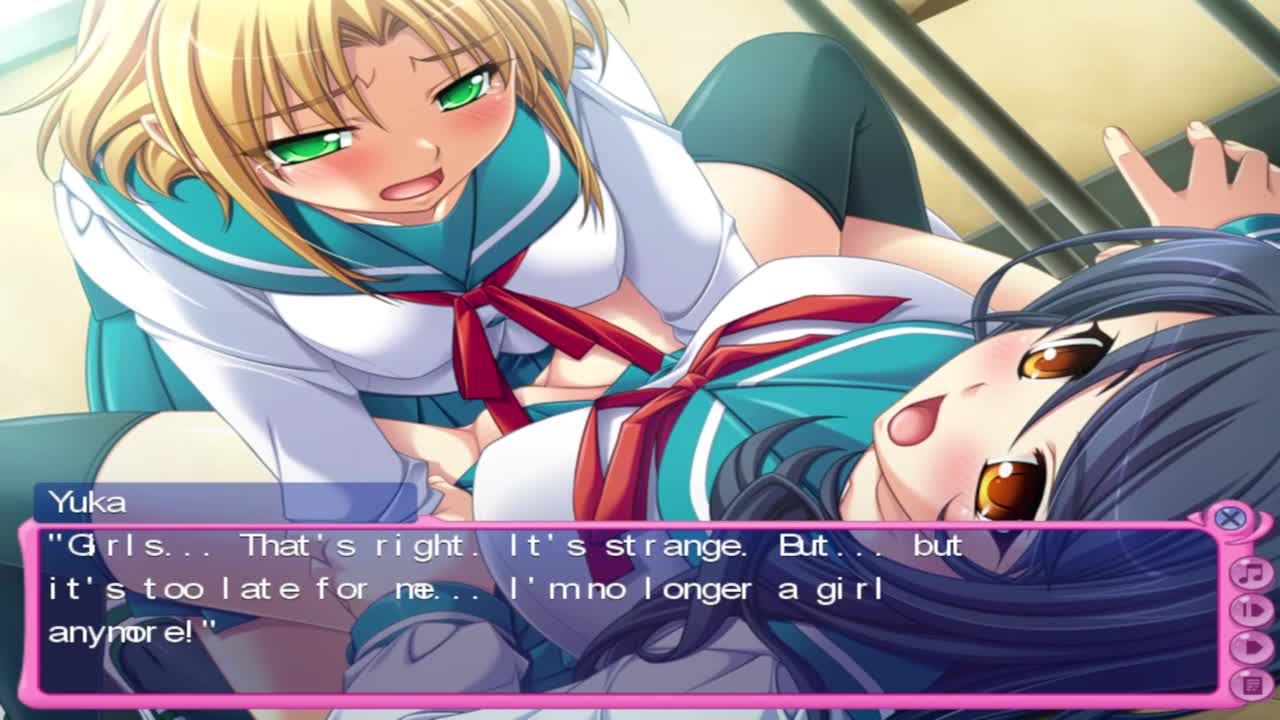
Task: Close the dialogue box with the X button
Action: [x=1230, y=518]
